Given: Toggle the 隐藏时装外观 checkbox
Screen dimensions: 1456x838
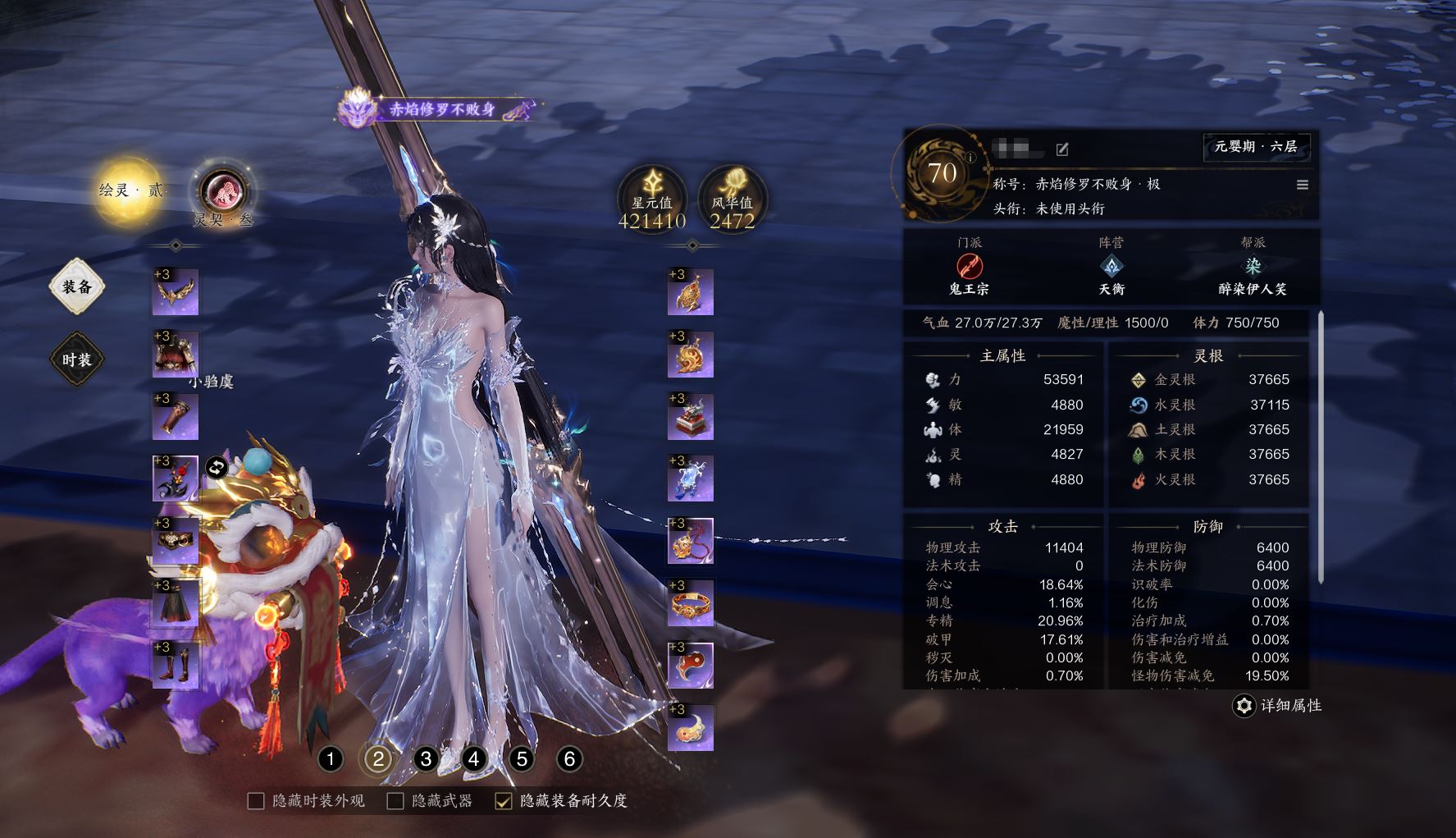Looking at the screenshot, I should pos(256,801).
